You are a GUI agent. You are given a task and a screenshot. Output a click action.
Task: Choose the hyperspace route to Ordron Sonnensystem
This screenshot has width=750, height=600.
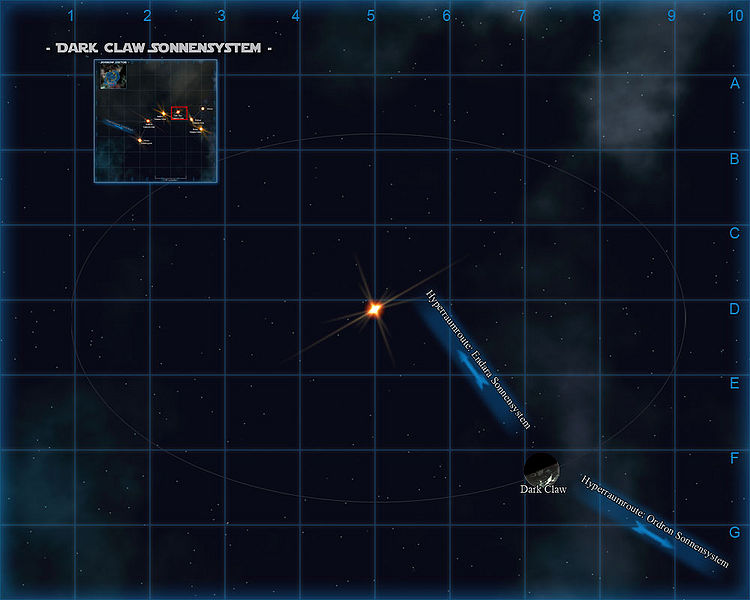pyautogui.click(x=649, y=525)
